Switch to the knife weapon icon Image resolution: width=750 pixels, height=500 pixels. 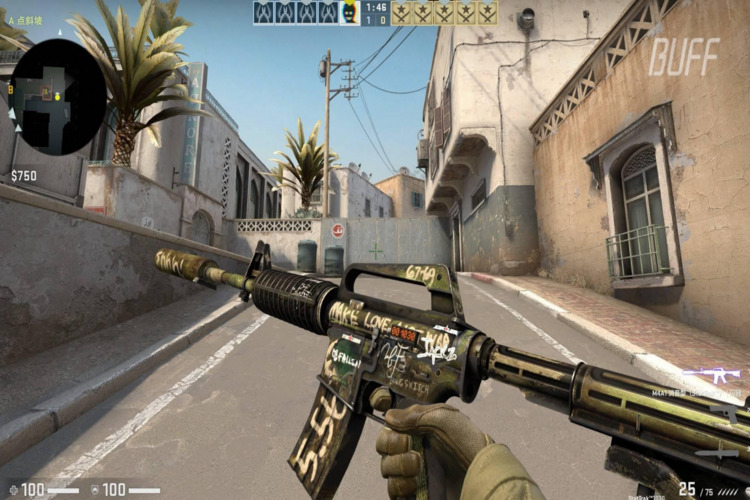pos(718,453)
